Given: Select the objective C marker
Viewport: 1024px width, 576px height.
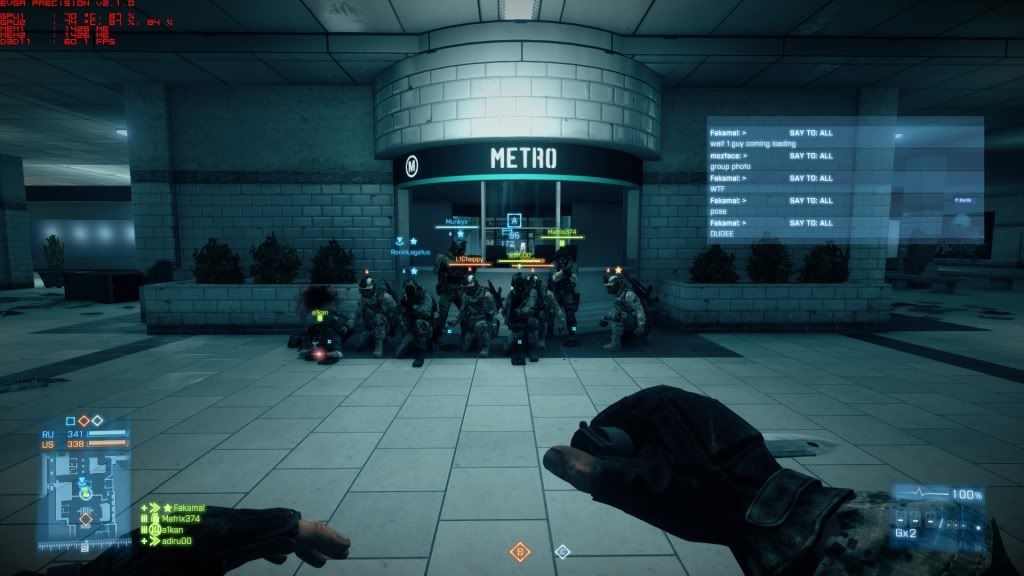Looking at the screenshot, I should pyautogui.click(x=562, y=551).
